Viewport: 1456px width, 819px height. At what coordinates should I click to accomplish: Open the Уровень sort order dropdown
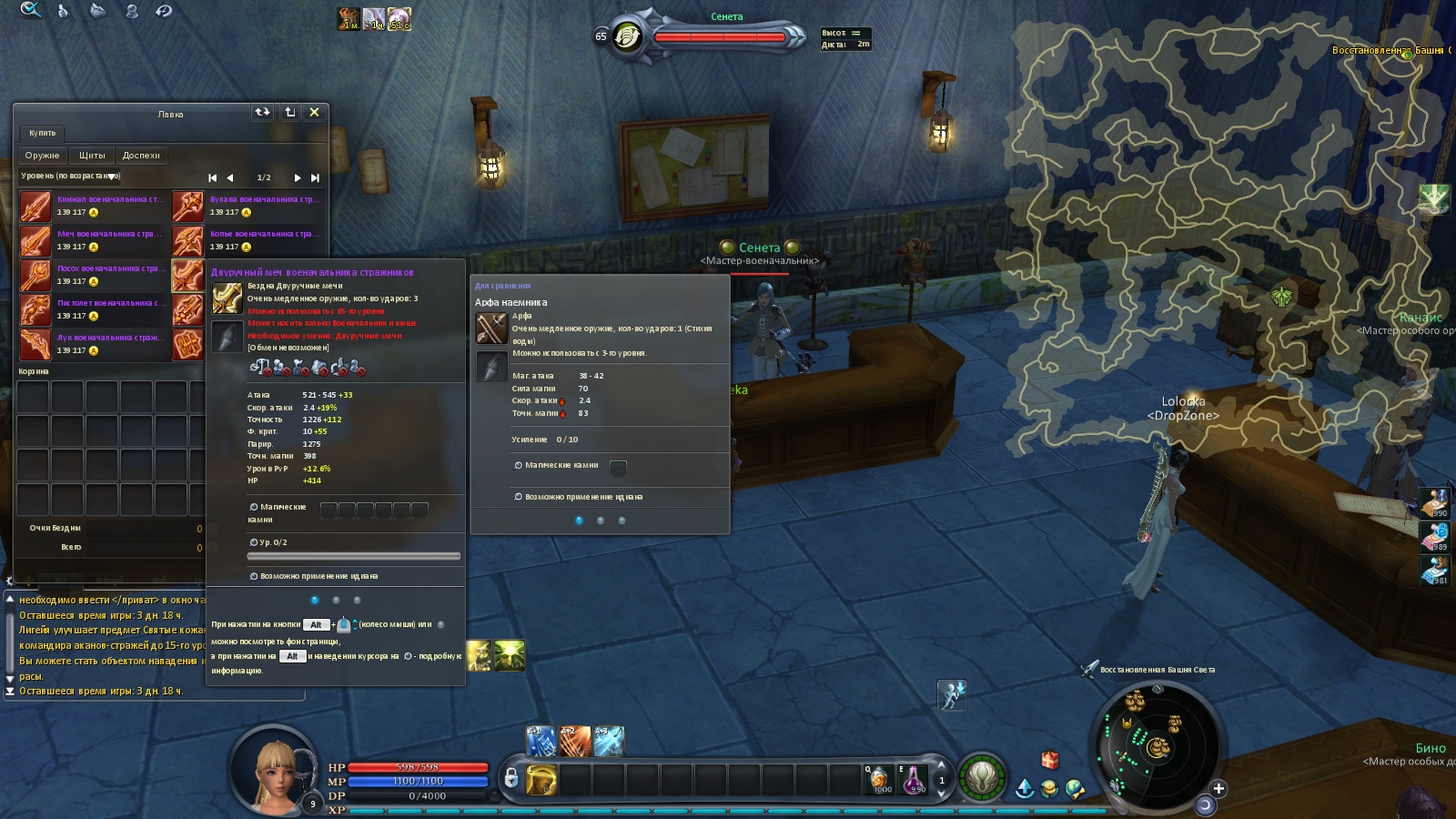pyautogui.click(x=111, y=177)
